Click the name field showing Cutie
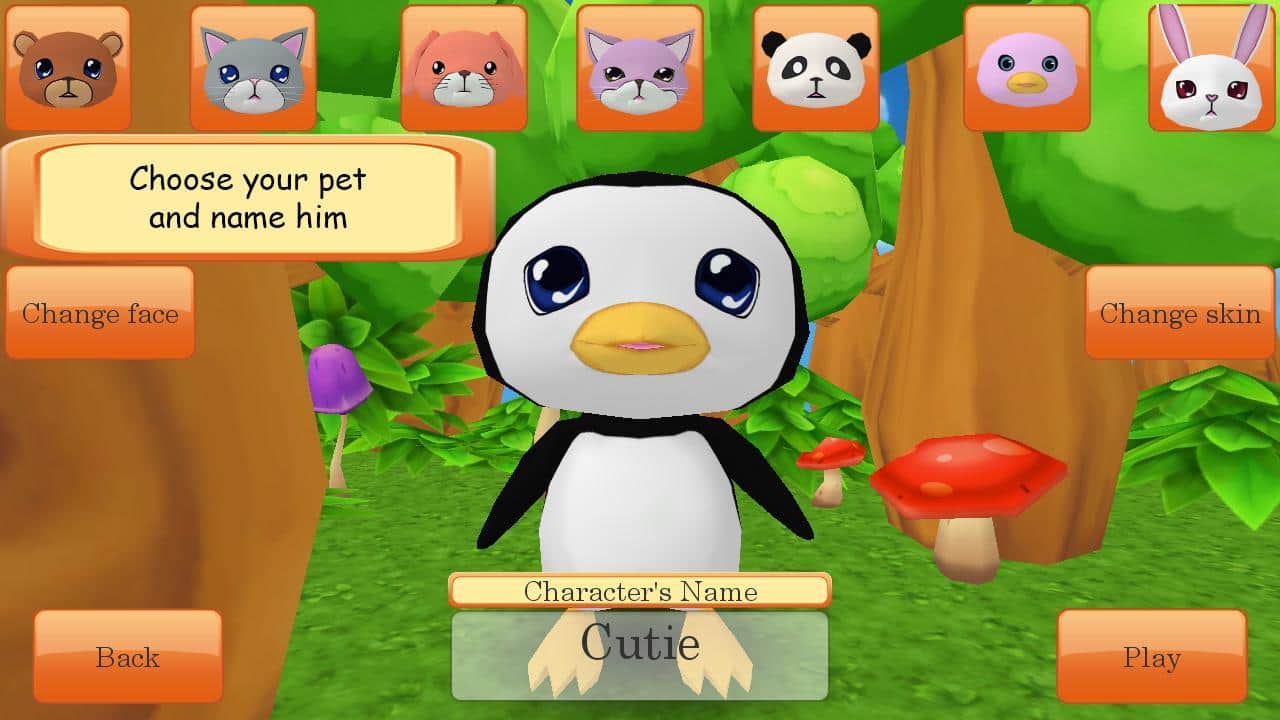 [x=640, y=650]
